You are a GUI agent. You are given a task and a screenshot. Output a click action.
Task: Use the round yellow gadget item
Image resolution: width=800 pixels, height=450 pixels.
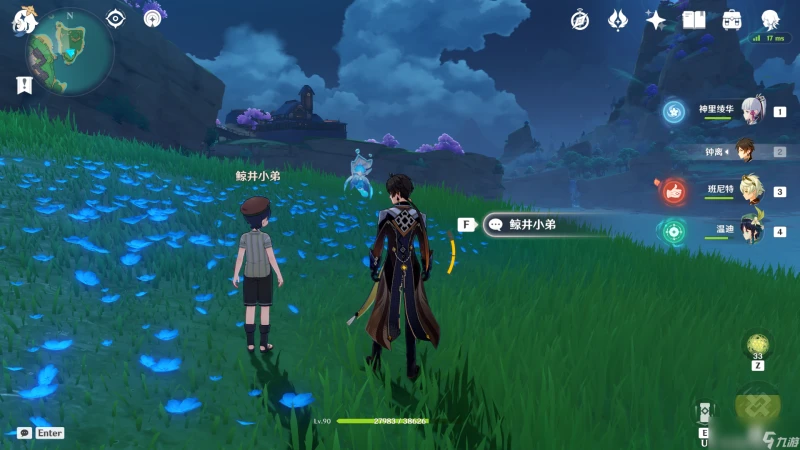coord(758,345)
